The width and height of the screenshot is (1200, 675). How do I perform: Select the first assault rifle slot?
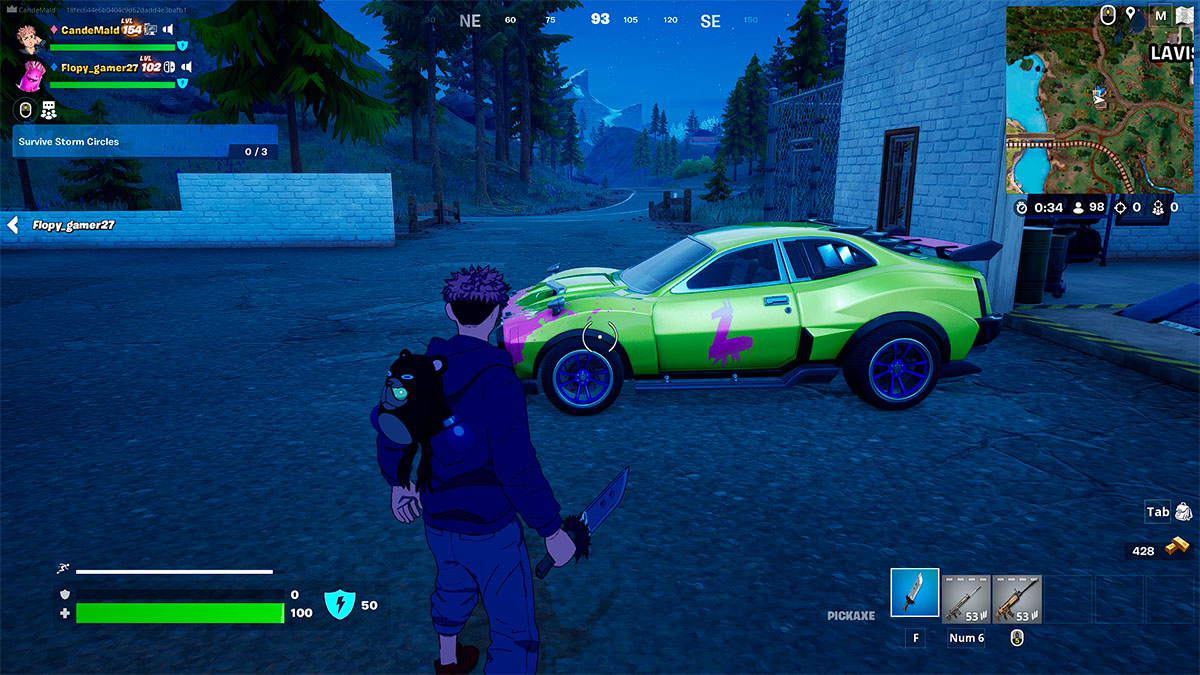tap(966, 598)
